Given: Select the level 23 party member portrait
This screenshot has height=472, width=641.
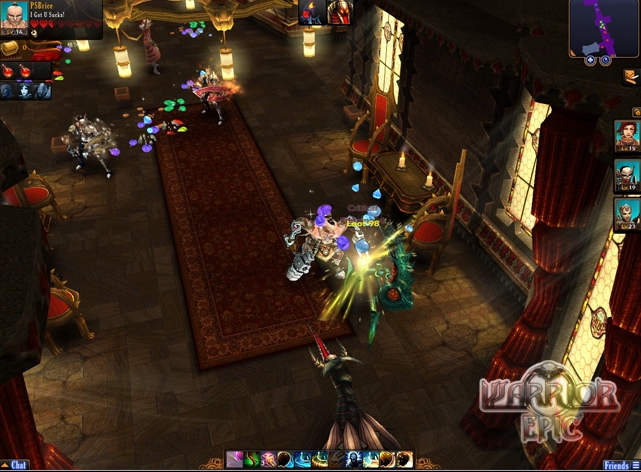Looking at the screenshot, I should (x=627, y=214).
